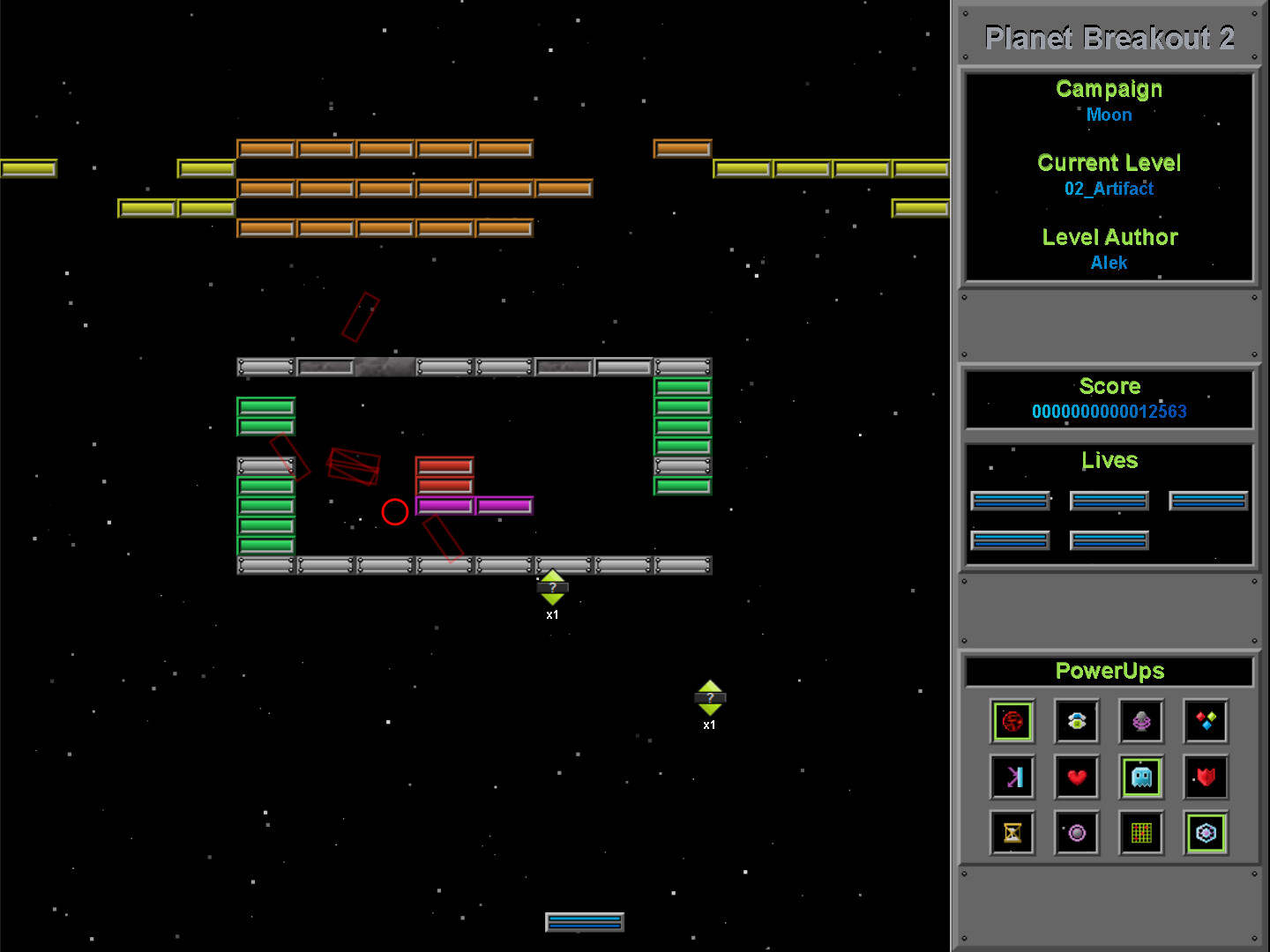Select the red heart extra-life powerup icon

click(1077, 777)
